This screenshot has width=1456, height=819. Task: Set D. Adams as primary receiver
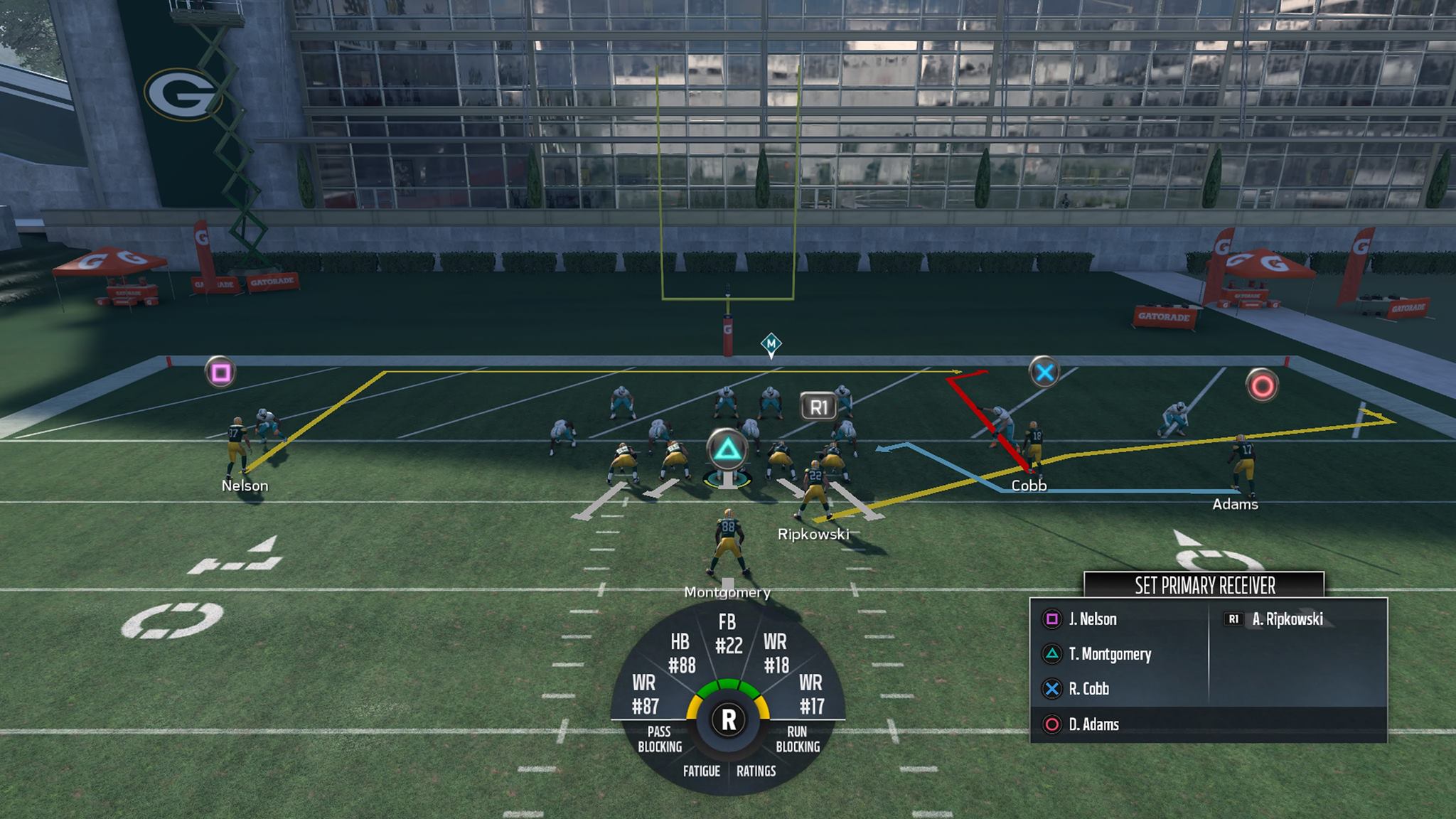click(x=1093, y=724)
